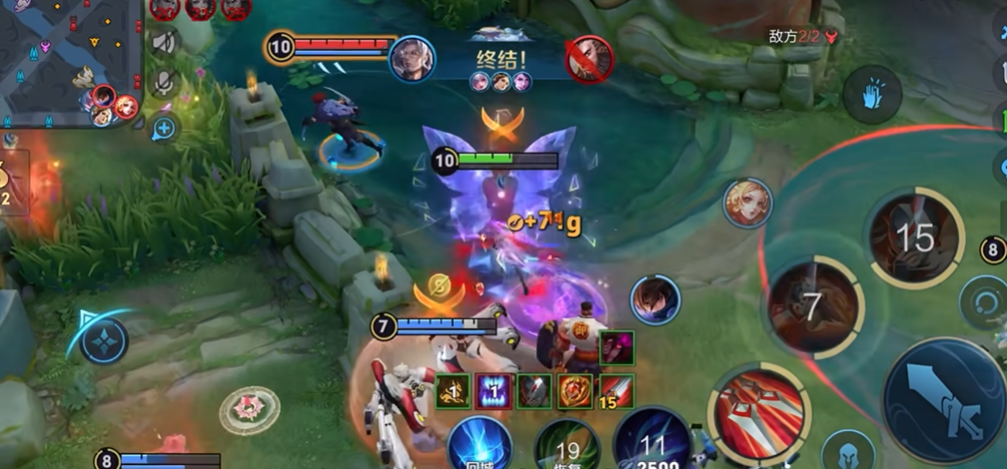Activate the basic attack sword button
Image resolution: width=1007 pixels, height=469 pixels.
(942, 399)
